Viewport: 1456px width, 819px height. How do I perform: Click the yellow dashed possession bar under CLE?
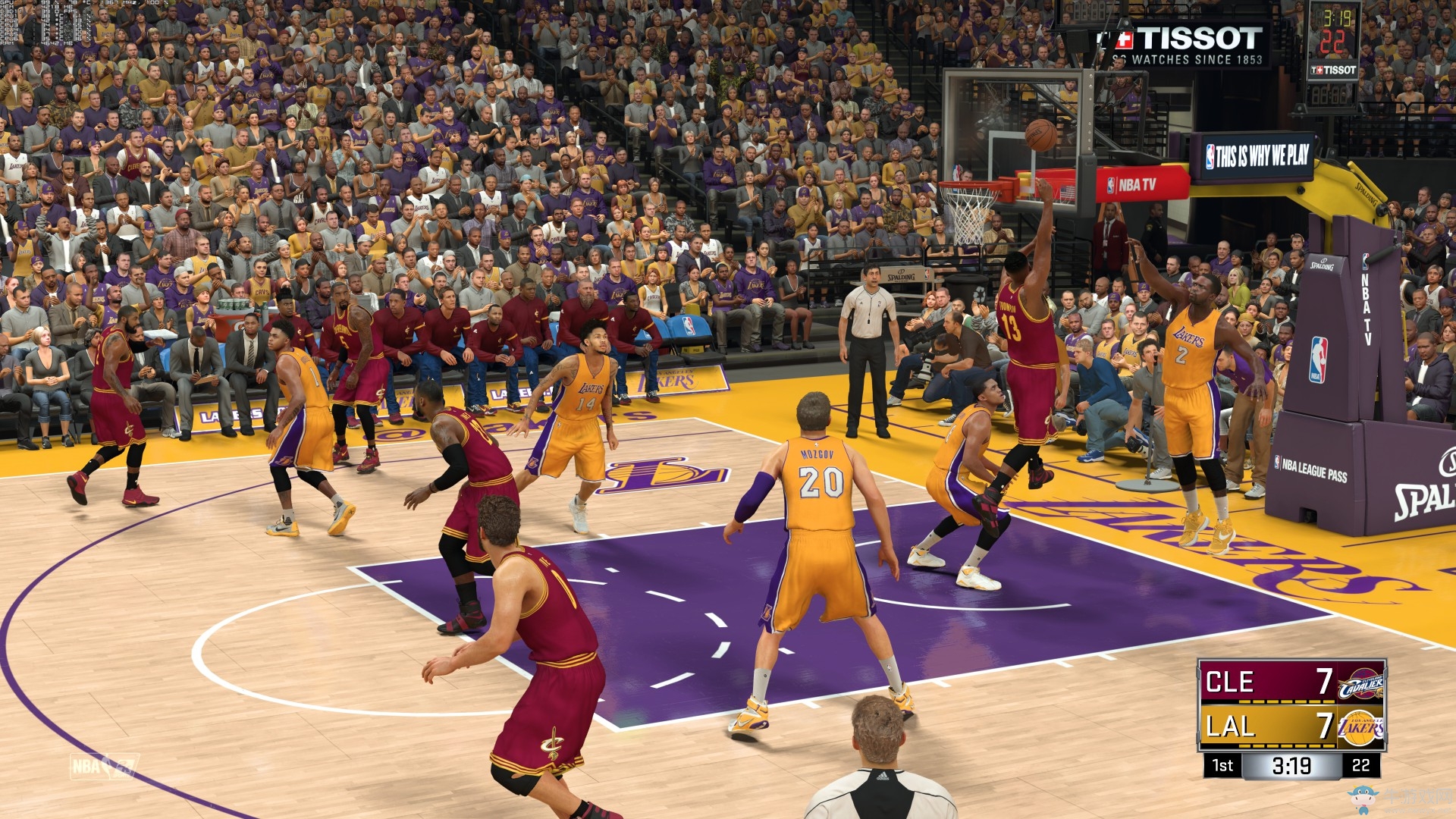pos(1286,701)
